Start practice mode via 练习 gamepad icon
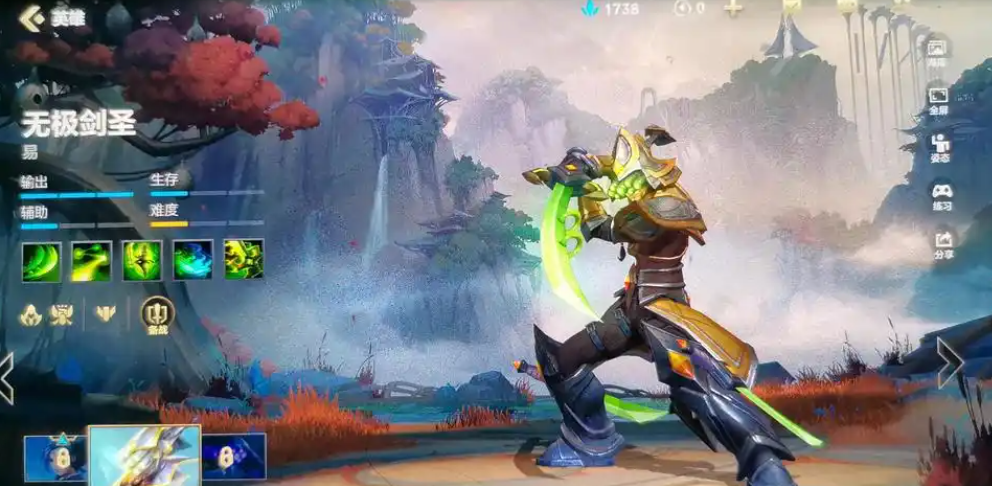992x486 pixels. click(x=941, y=194)
